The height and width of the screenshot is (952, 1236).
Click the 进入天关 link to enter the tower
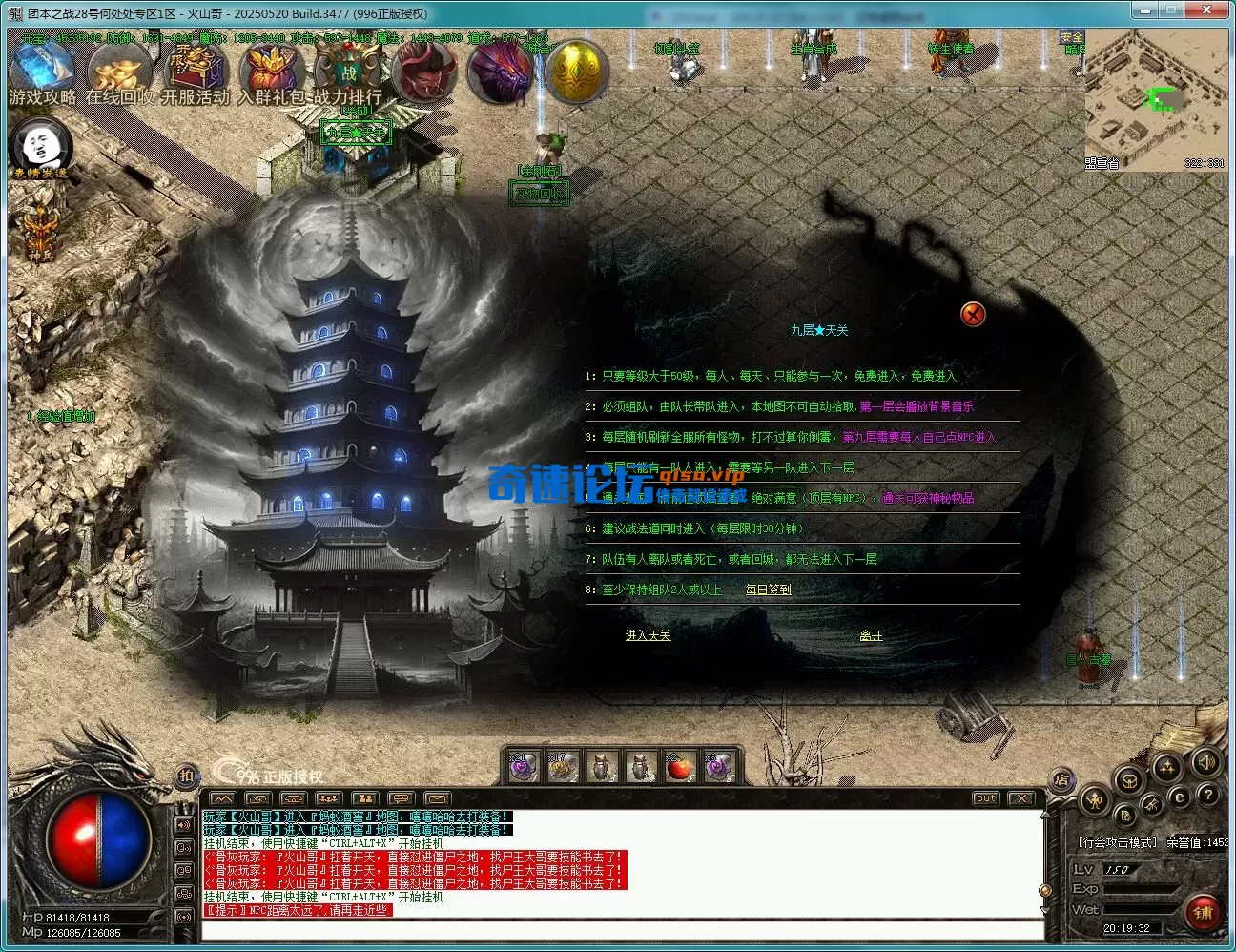click(x=647, y=633)
